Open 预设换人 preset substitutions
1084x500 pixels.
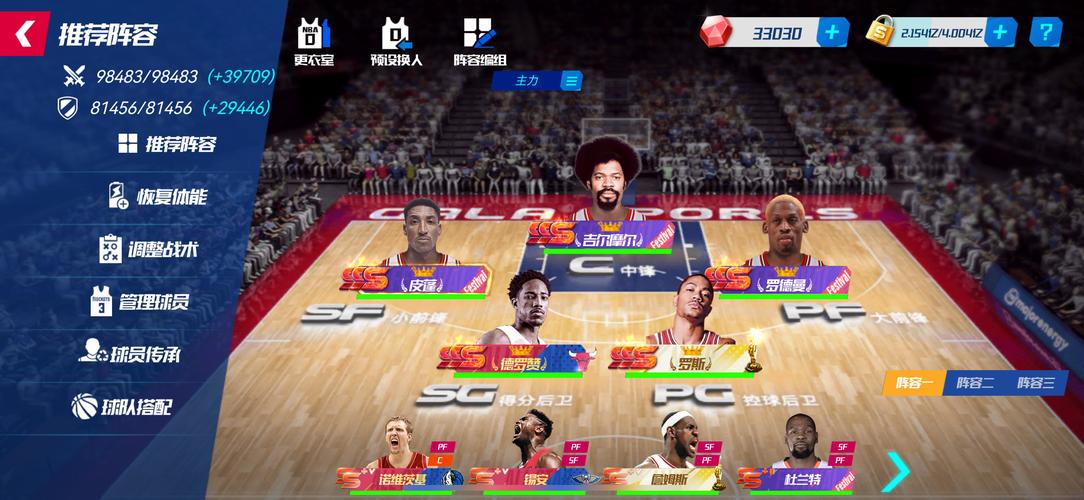[x=397, y=42]
